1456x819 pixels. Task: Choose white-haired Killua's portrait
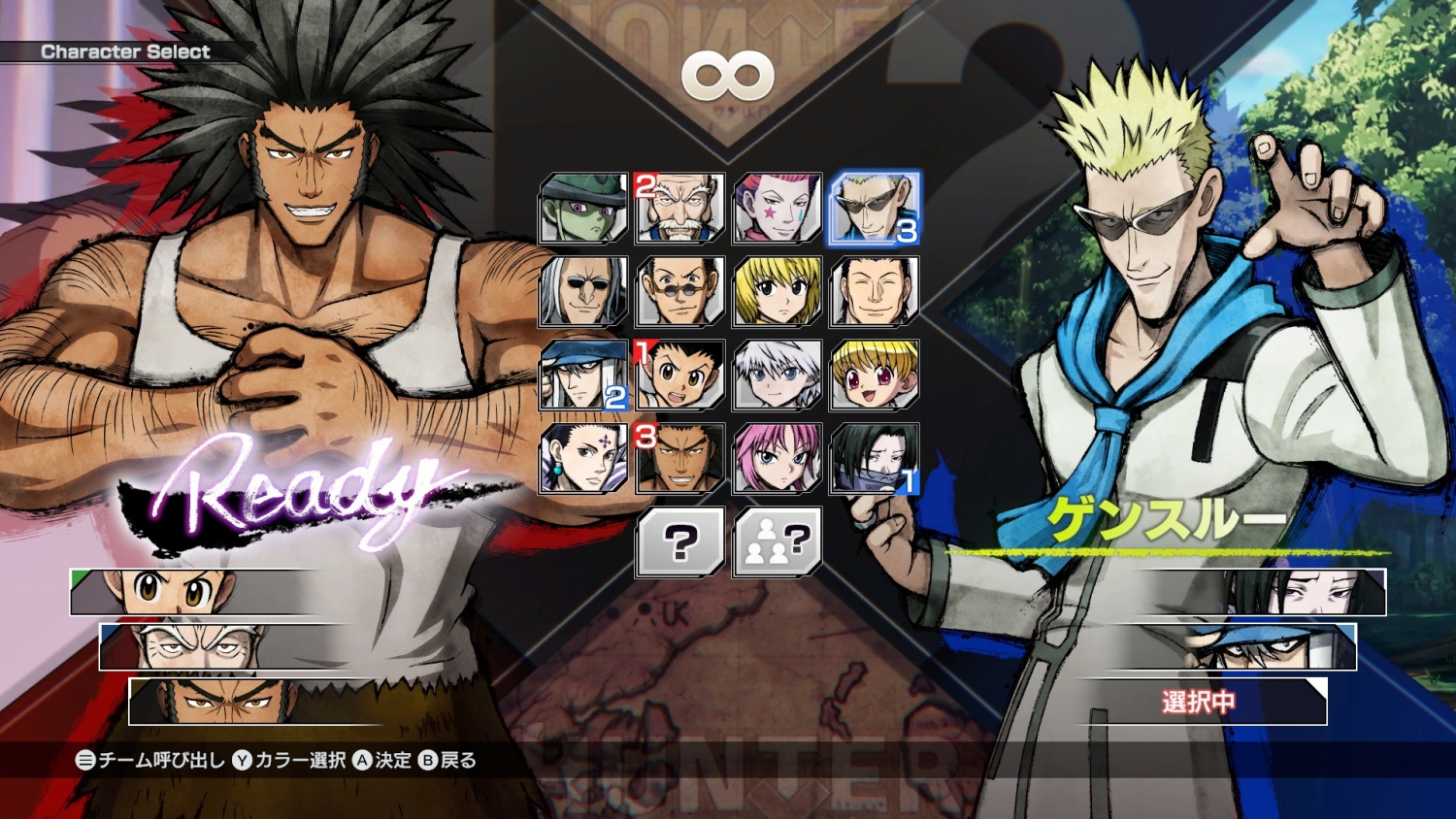click(x=778, y=375)
